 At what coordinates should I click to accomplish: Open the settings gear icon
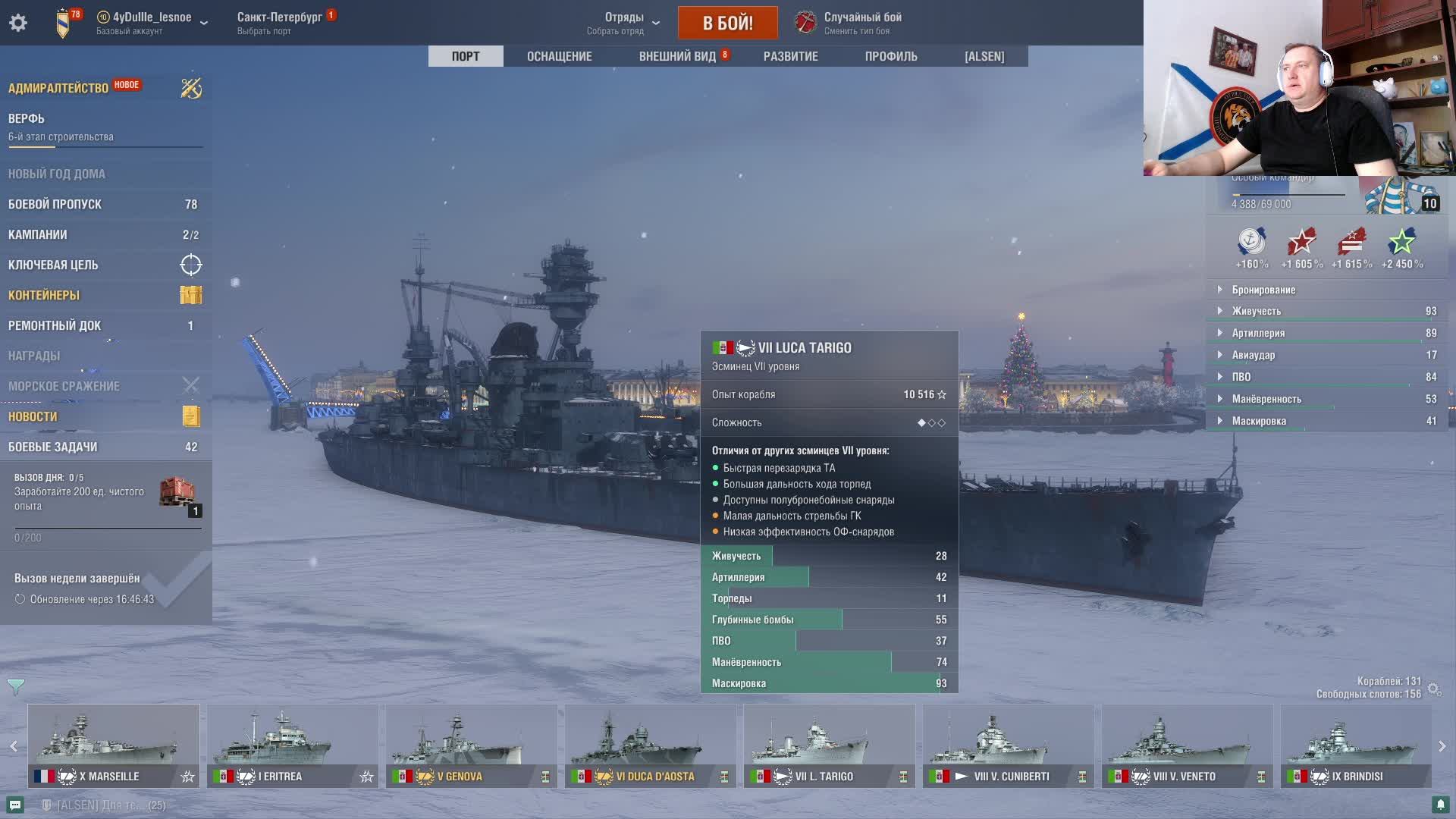click(18, 23)
